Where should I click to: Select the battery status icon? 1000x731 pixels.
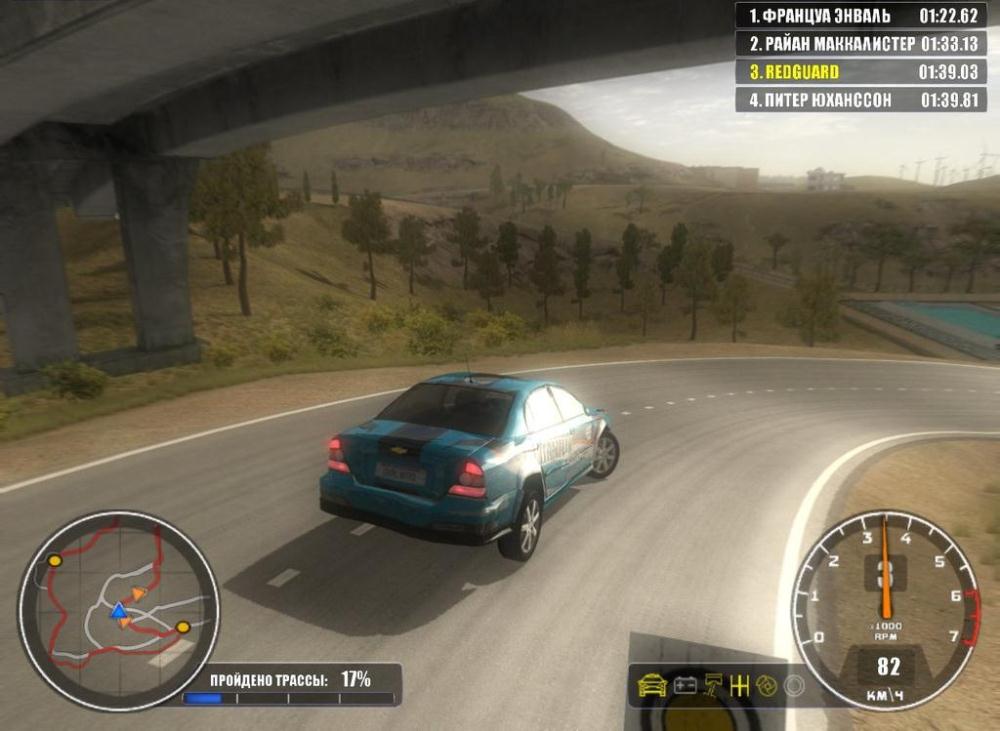tap(685, 686)
